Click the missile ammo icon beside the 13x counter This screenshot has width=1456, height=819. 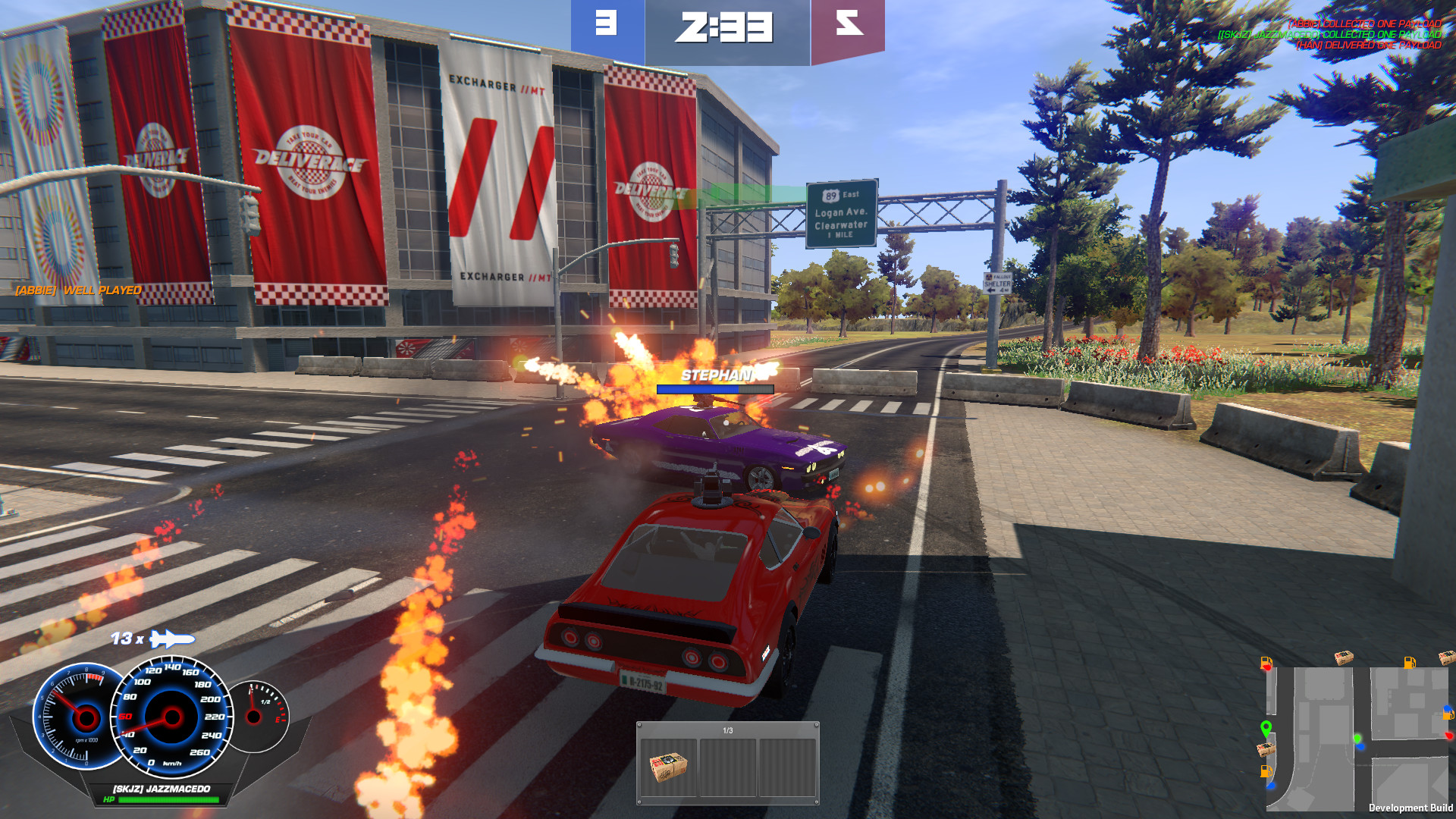(x=173, y=639)
